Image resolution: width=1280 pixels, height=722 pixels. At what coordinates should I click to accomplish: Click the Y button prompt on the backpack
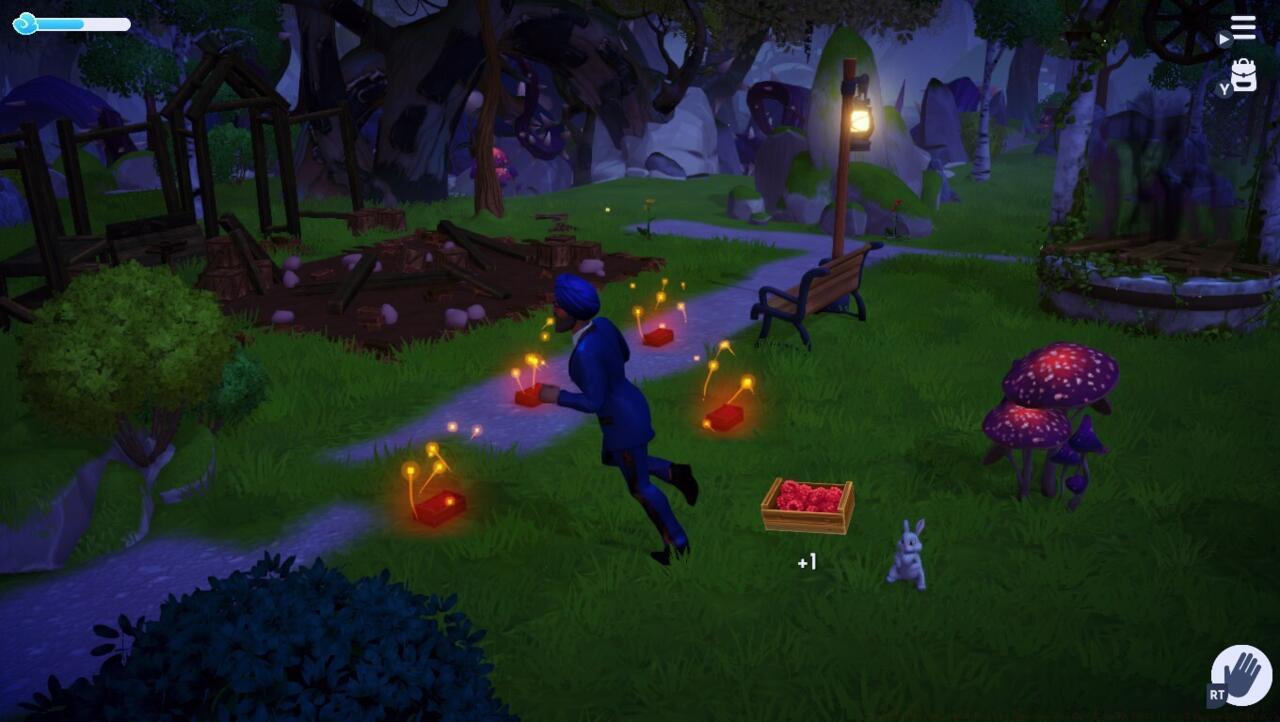tap(1222, 88)
